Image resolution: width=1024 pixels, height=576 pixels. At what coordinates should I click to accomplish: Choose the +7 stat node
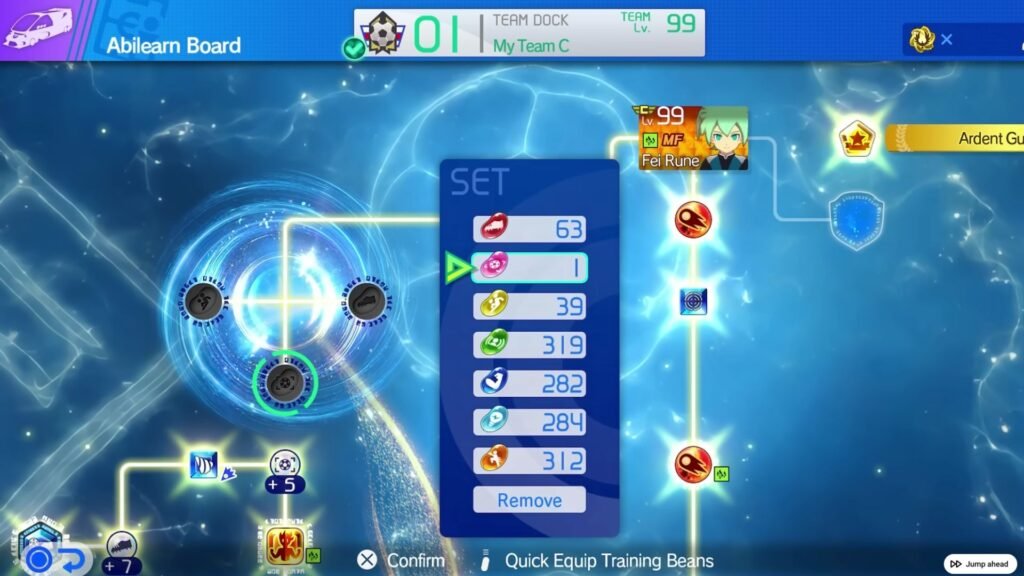(x=122, y=548)
